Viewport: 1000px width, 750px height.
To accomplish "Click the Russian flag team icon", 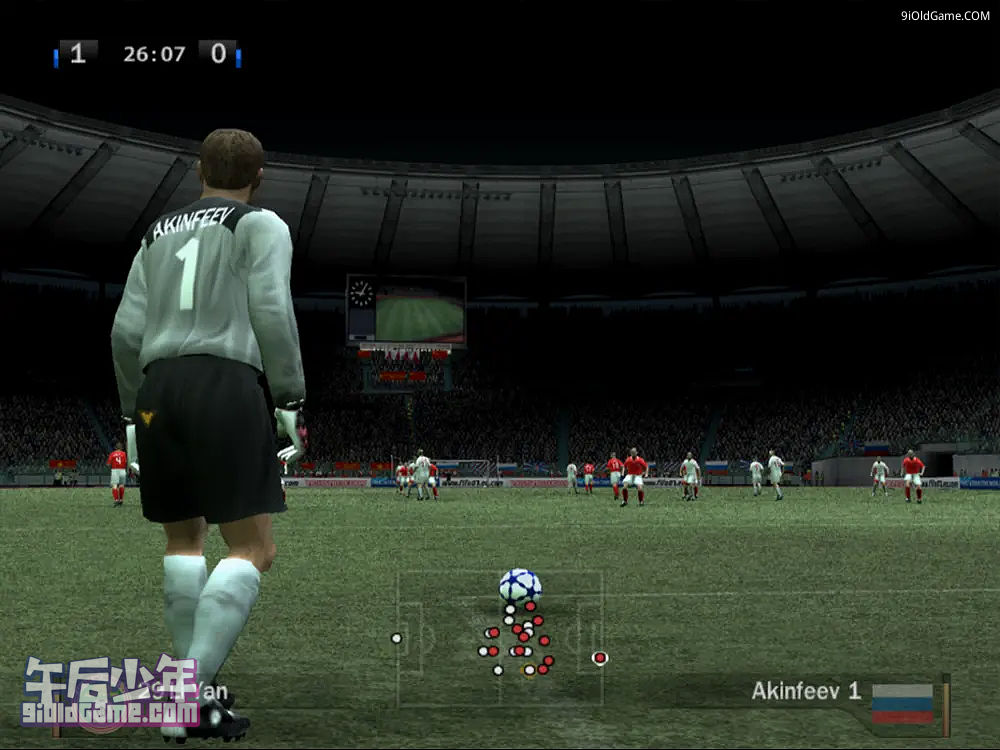I will pos(902,703).
